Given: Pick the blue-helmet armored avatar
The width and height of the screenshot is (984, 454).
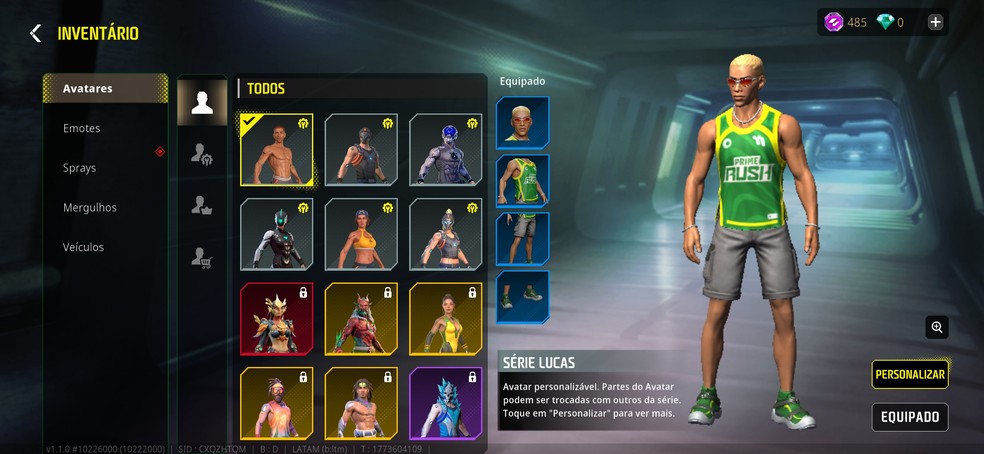Looking at the screenshot, I should tap(445, 150).
